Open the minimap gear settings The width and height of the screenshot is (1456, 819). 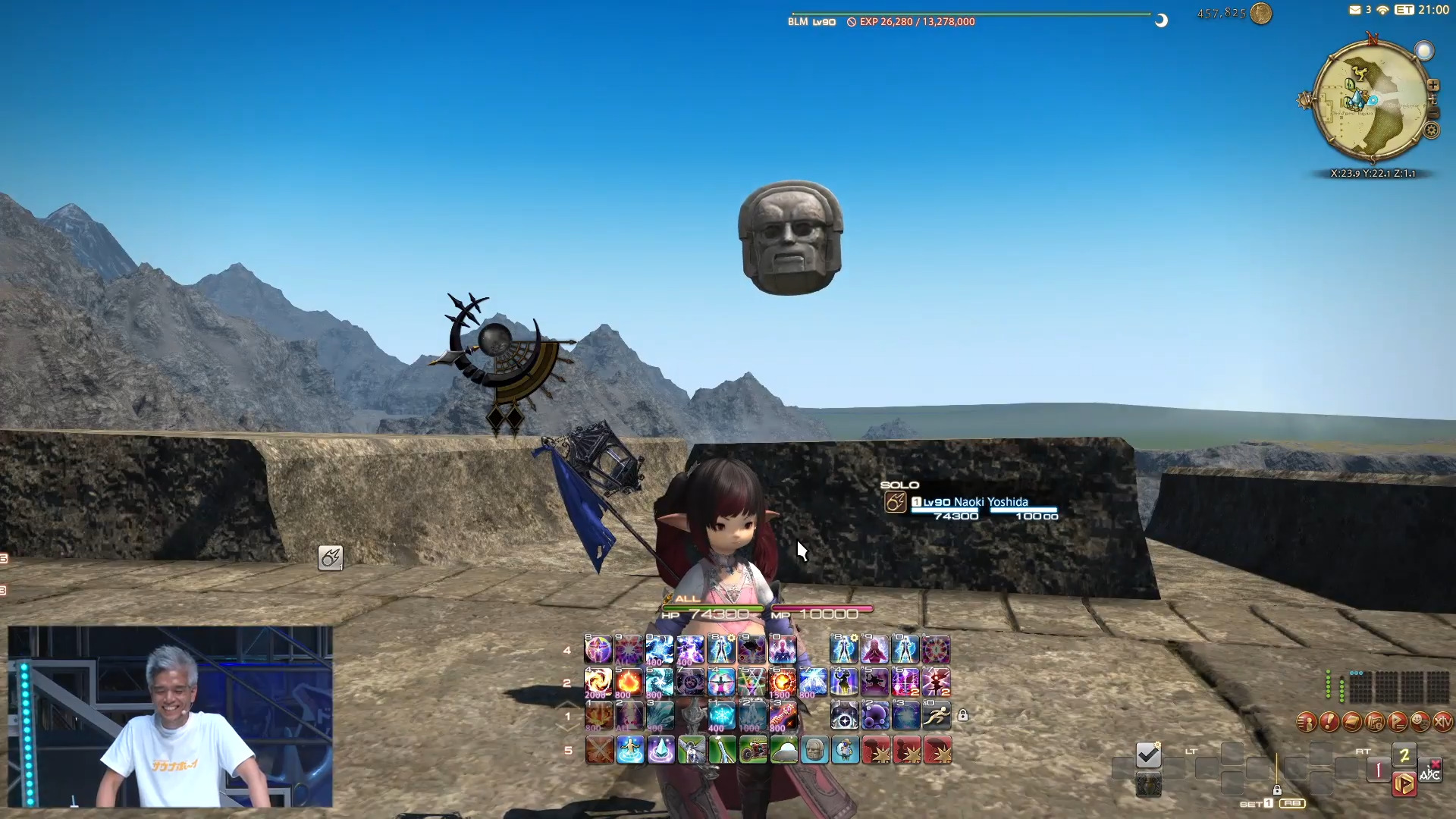point(1431,130)
